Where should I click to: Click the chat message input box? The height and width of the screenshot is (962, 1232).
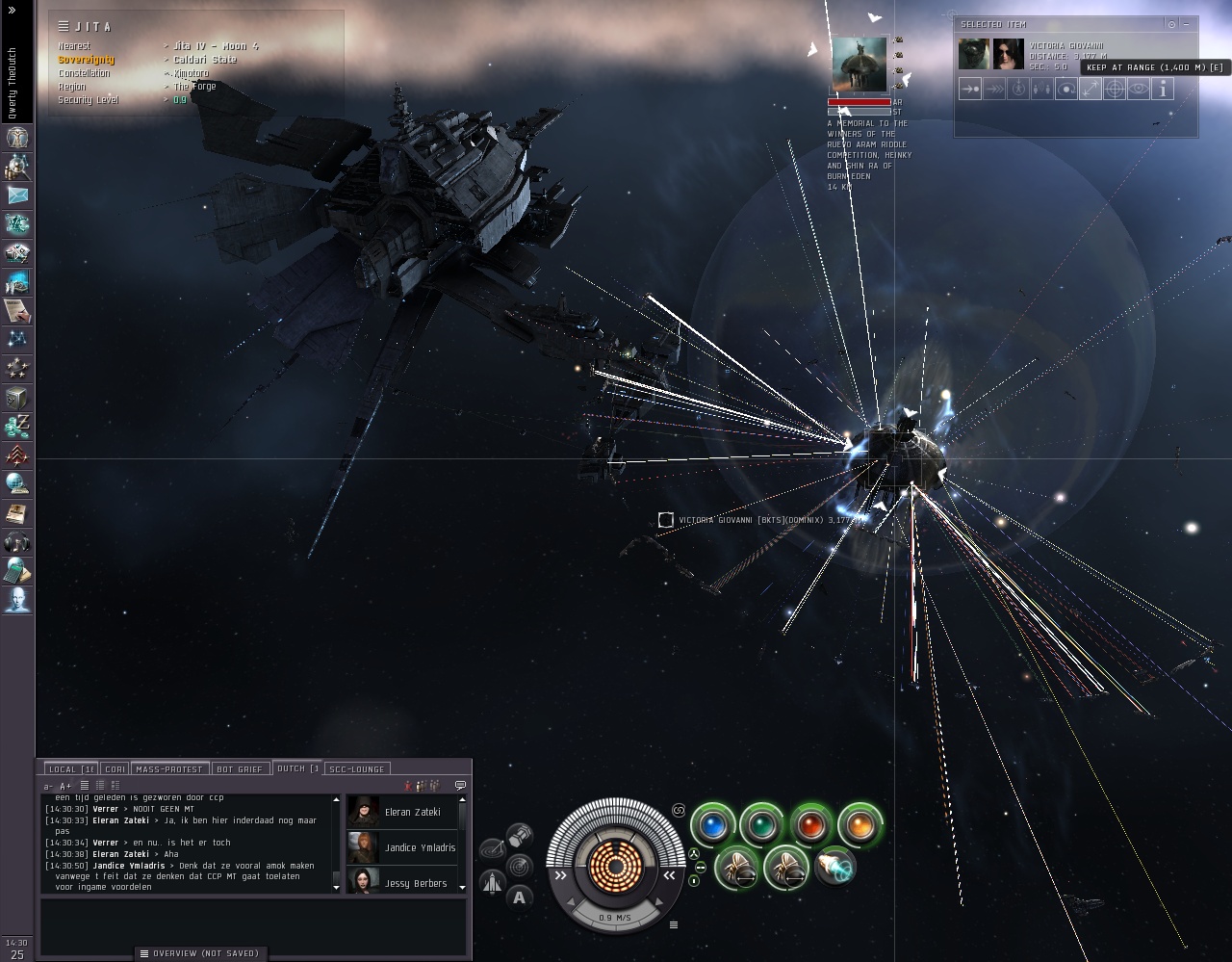coord(252,921)
